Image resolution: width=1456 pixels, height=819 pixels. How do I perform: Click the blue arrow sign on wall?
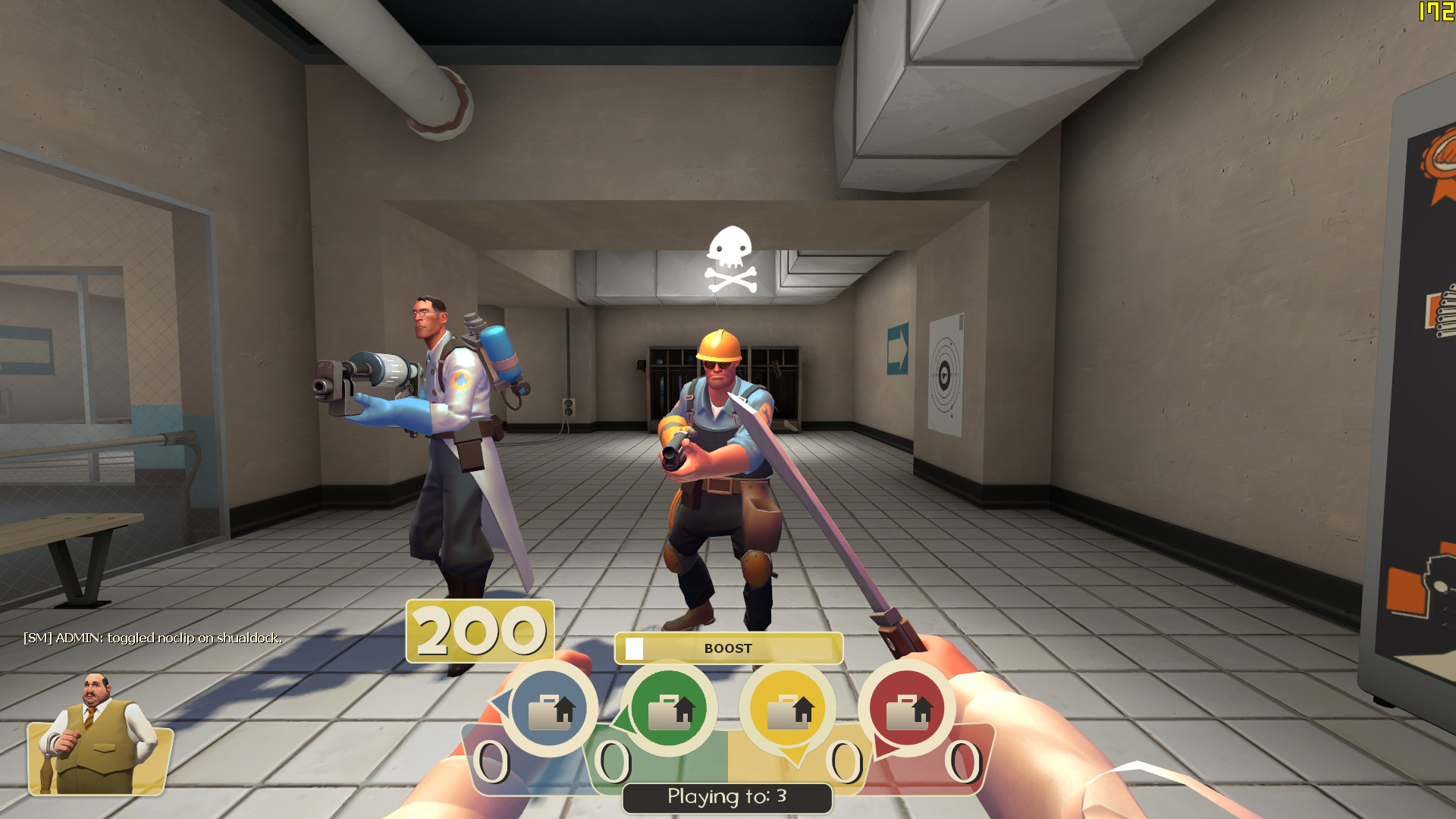tap(898, 350)
